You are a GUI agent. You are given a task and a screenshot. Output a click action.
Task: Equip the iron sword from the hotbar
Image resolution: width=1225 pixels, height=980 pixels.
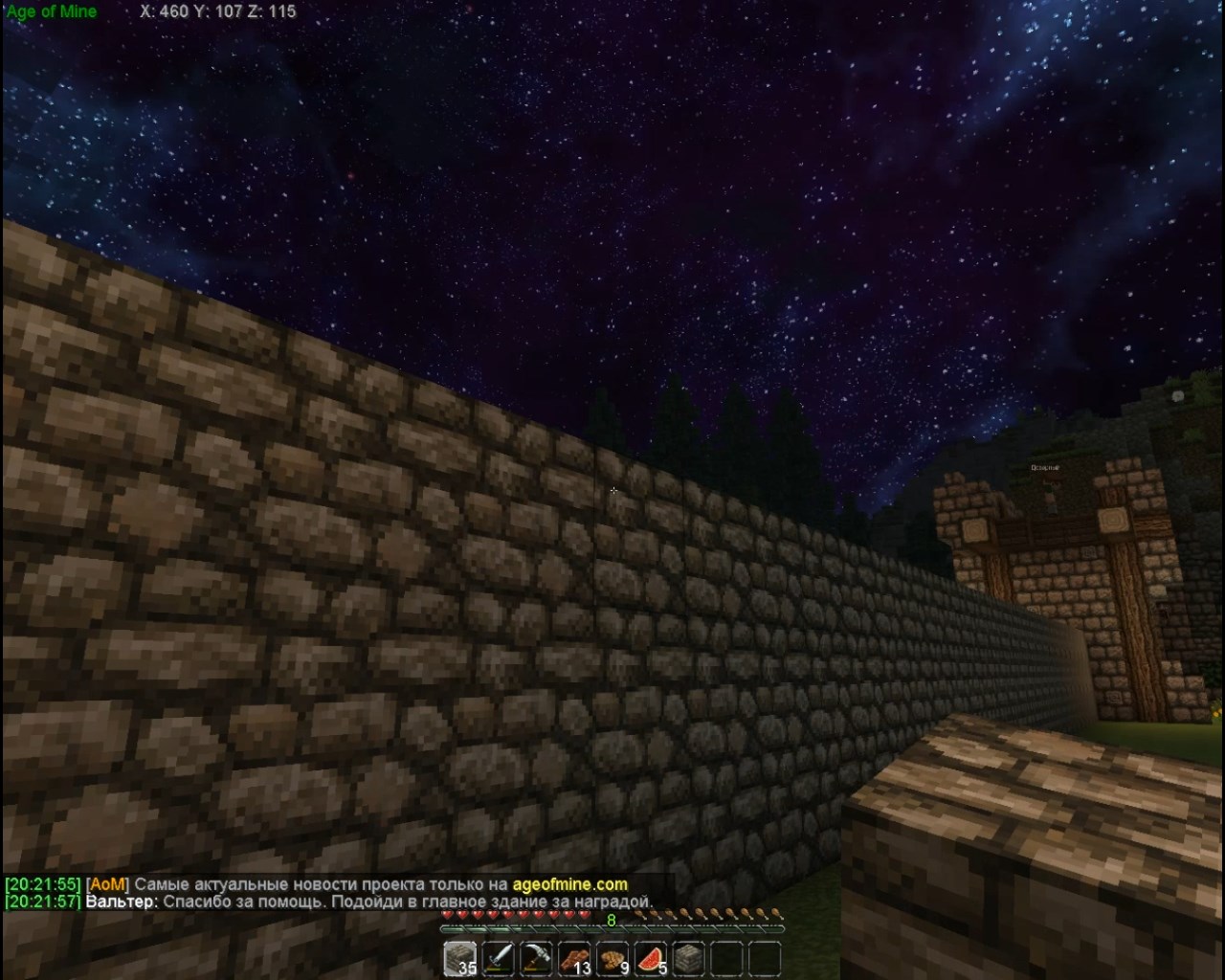coord(499,958)
